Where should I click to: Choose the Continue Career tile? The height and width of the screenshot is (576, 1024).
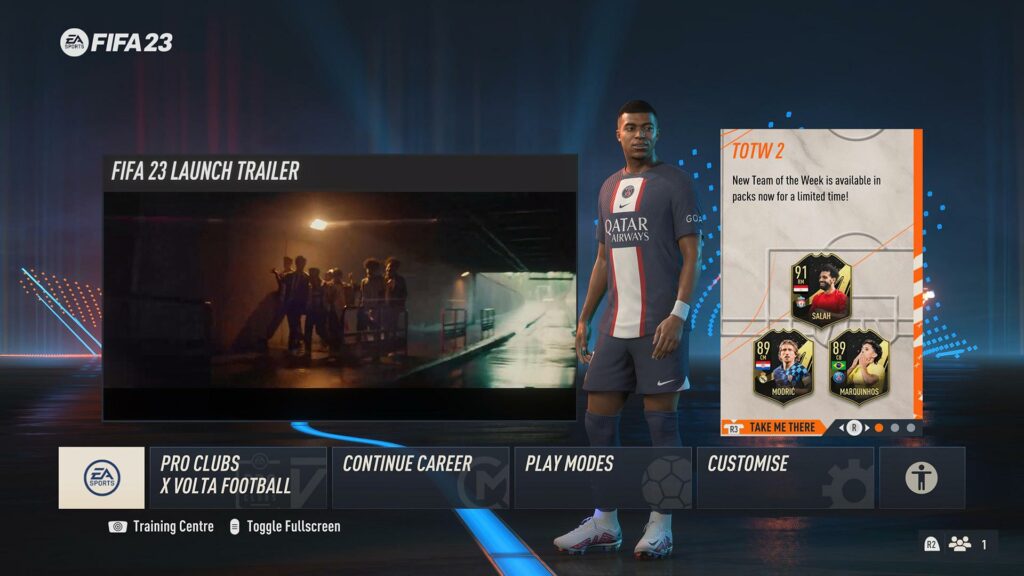tap(420, 477)
